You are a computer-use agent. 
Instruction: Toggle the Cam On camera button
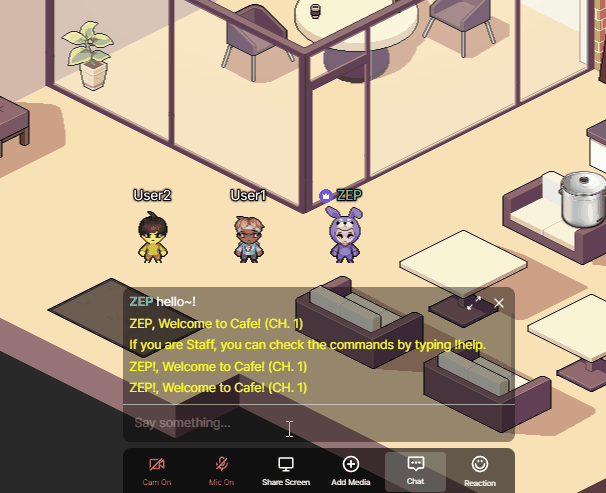tap(156, 470)
